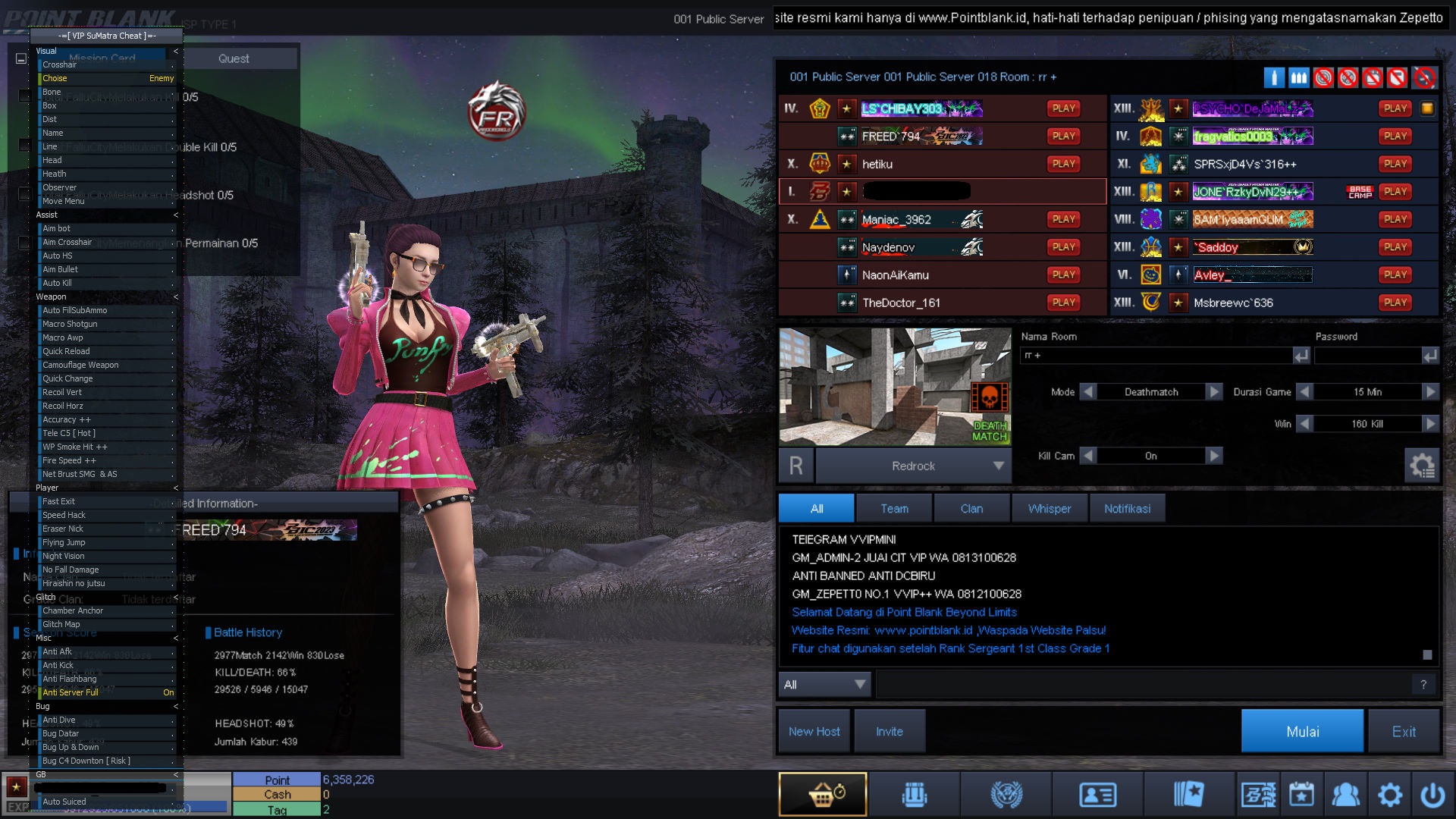Increase Durasi Game using the right arrow
1456x819 pixels.
pos(1430,392)
